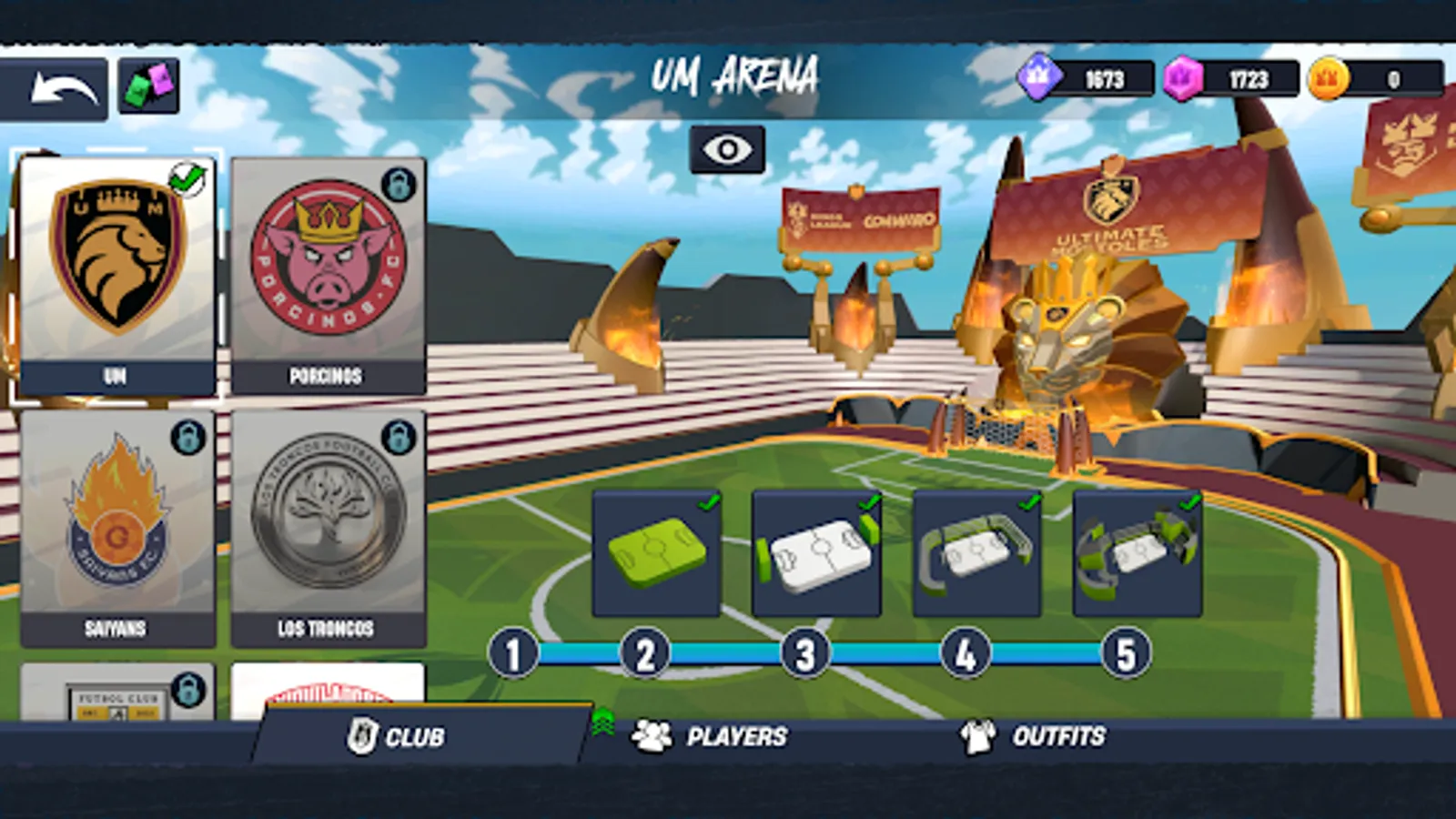The height and width of the screenshot is (819, 1456).
Task: Switch to the Outfits tab
Action: point(1060,735)
